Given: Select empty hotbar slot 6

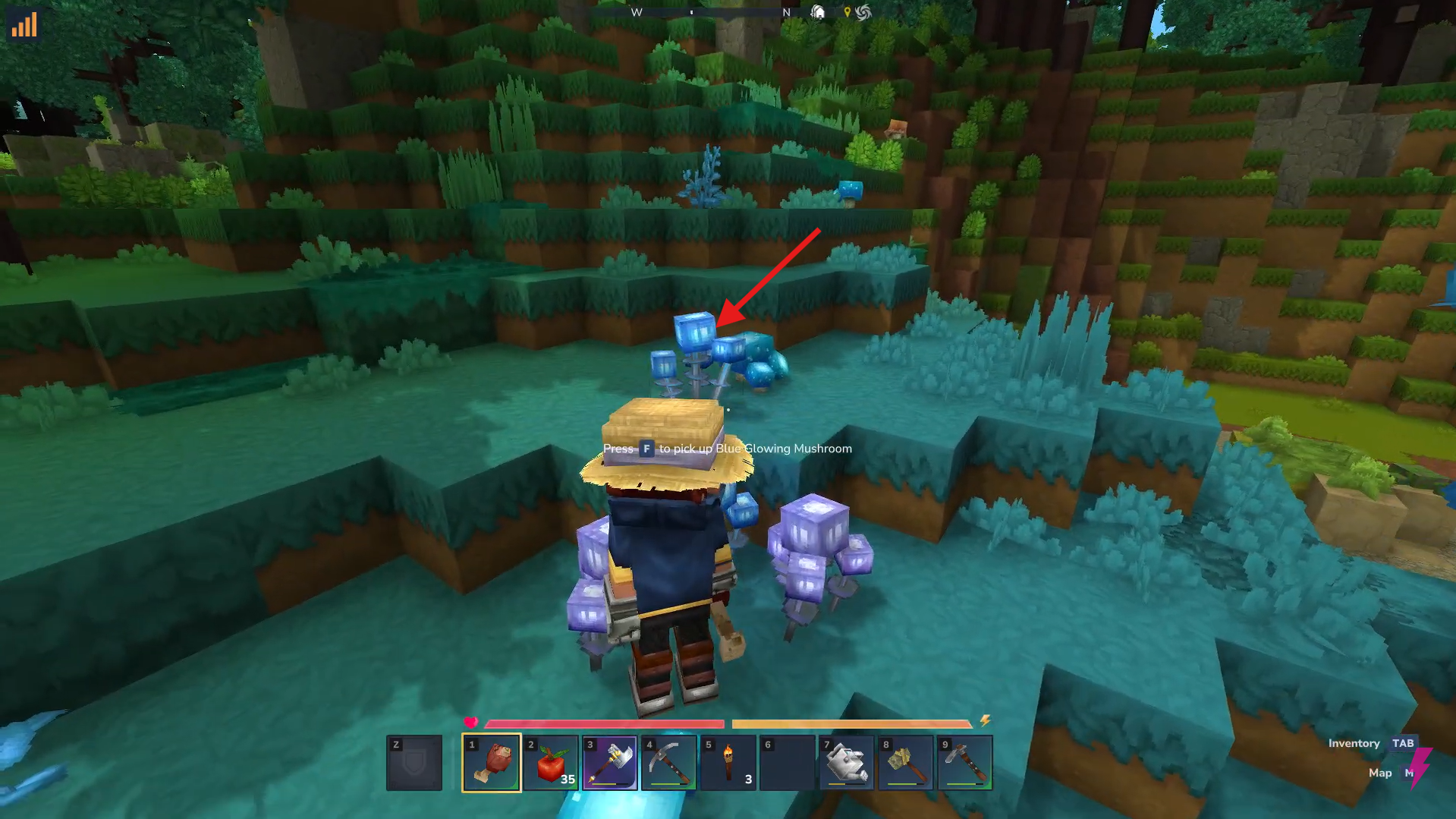Looking at the screenshot, I should 787,763.
